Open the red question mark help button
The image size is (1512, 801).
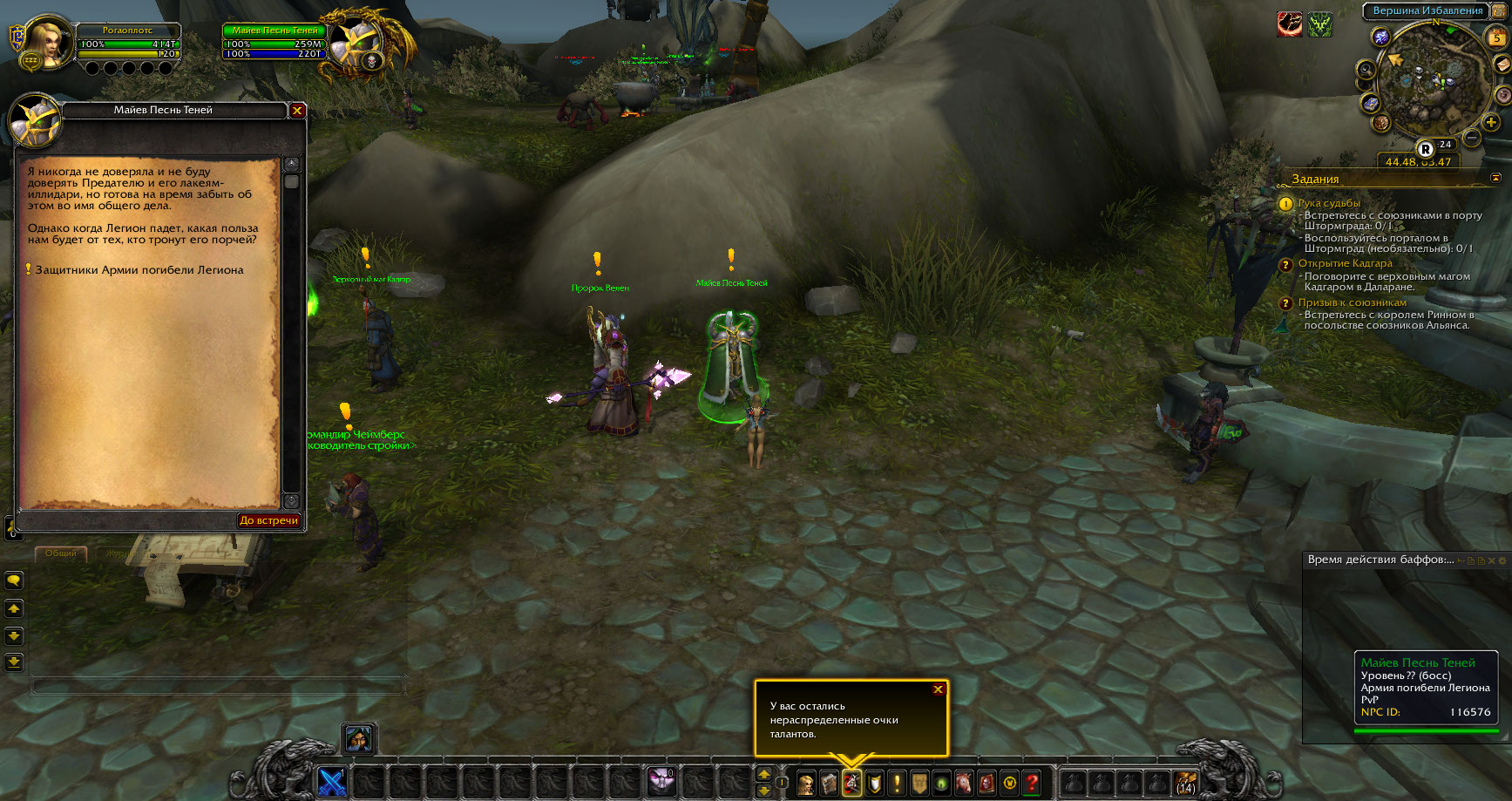tap(1033, 783)
